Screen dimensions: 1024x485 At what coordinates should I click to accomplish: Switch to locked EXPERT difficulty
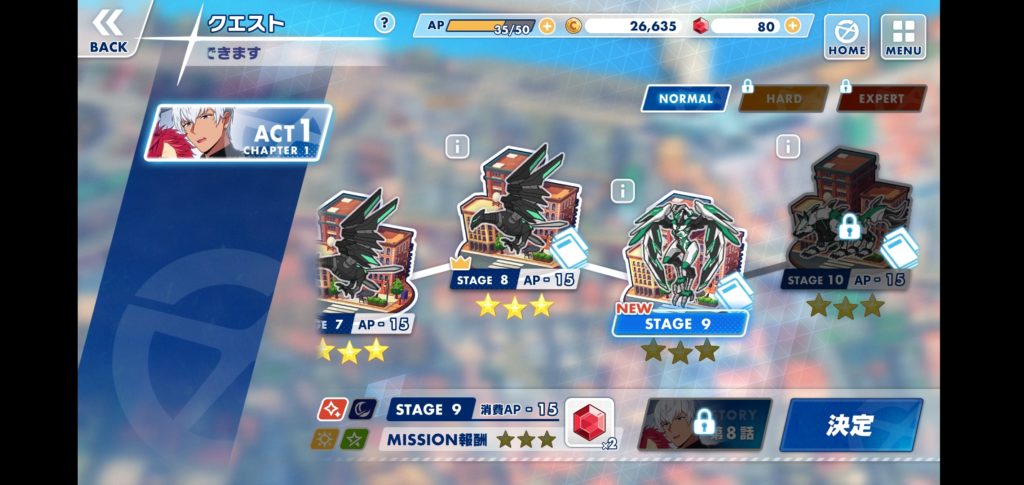click(x=880, y=98)
